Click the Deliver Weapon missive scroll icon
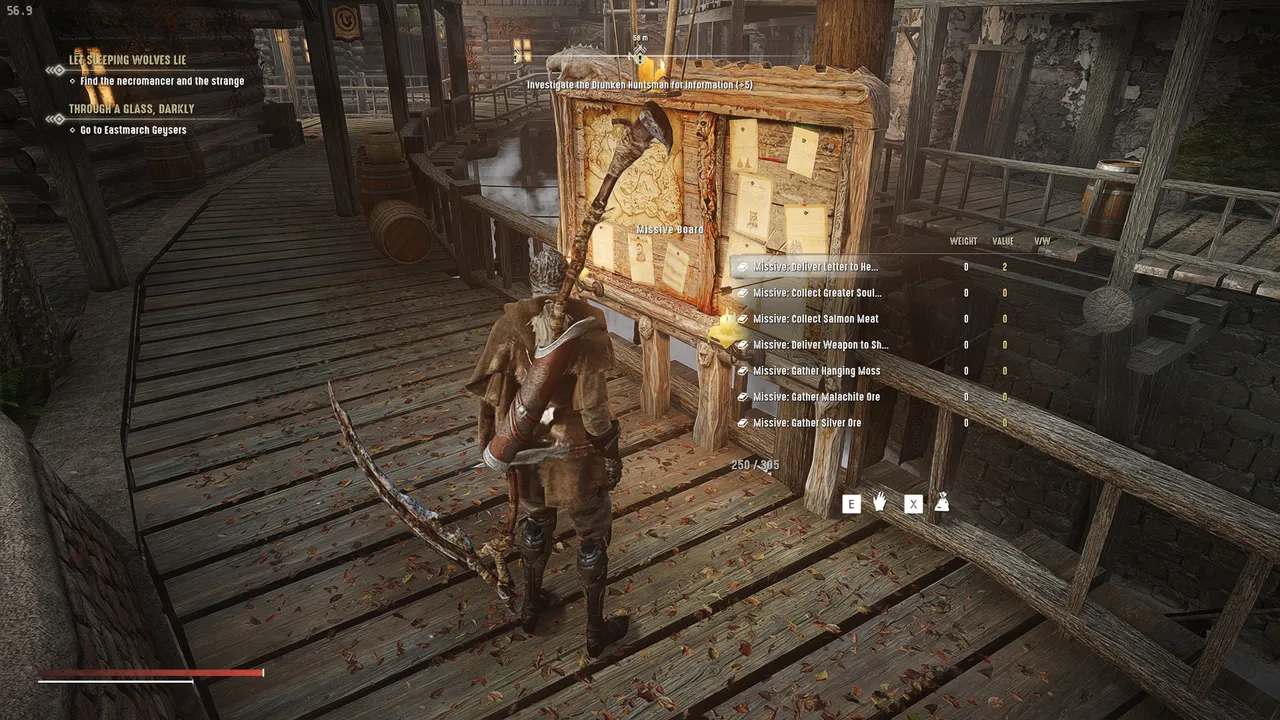 click(744, 344)
